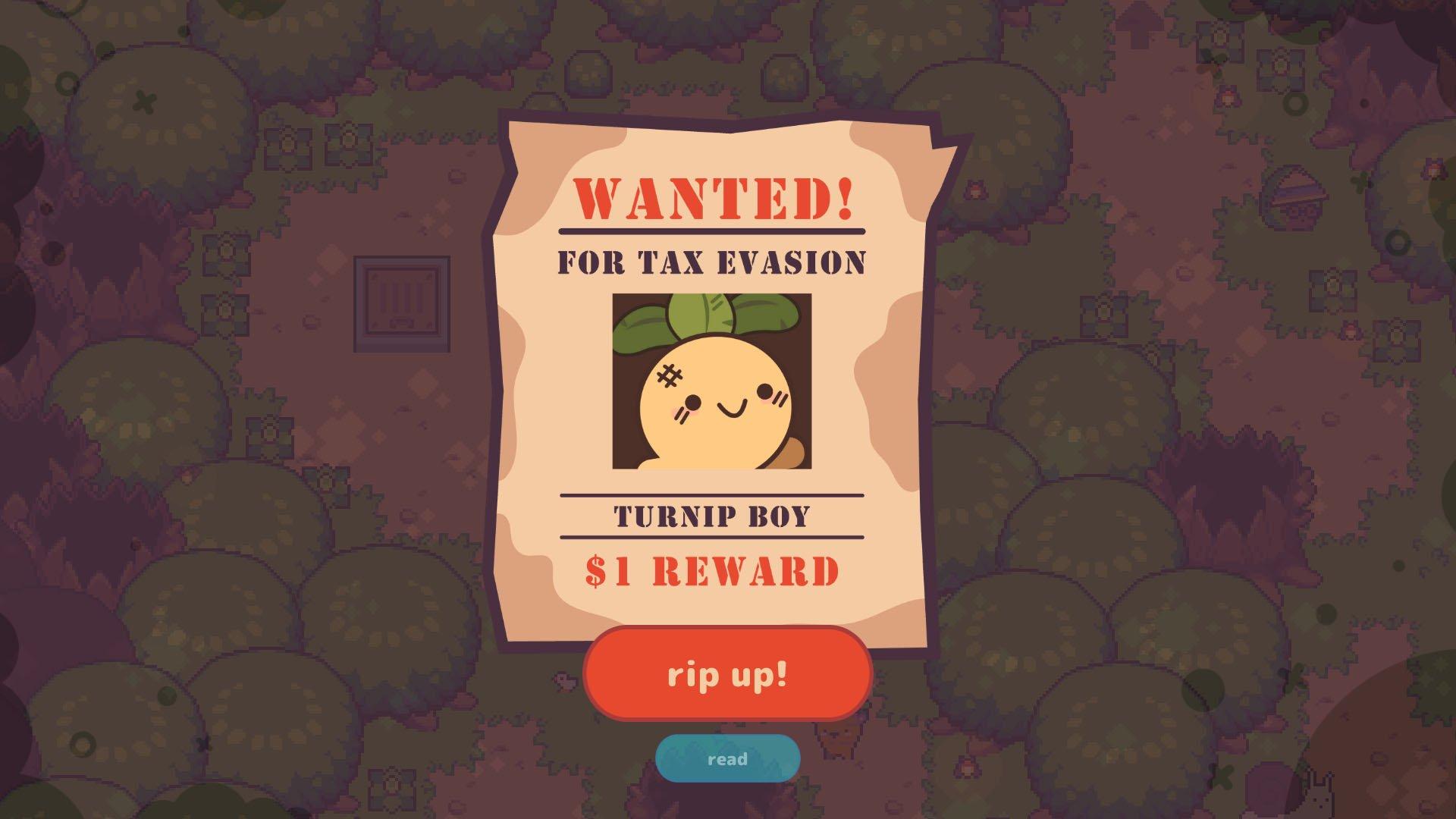Click the dark ring shape near the right edge
This screenshot has height=819, width=1456.
[x=1398, y=243]
